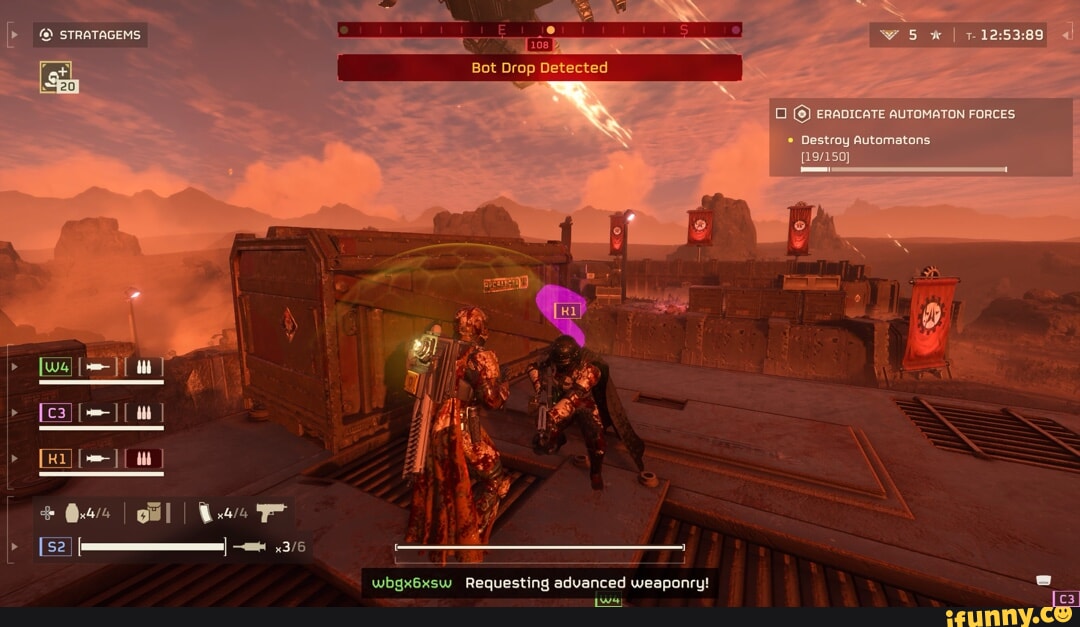Select squad member W4 tag
The height and width of the screenshot is (627, 1080).
click(55, 367)
